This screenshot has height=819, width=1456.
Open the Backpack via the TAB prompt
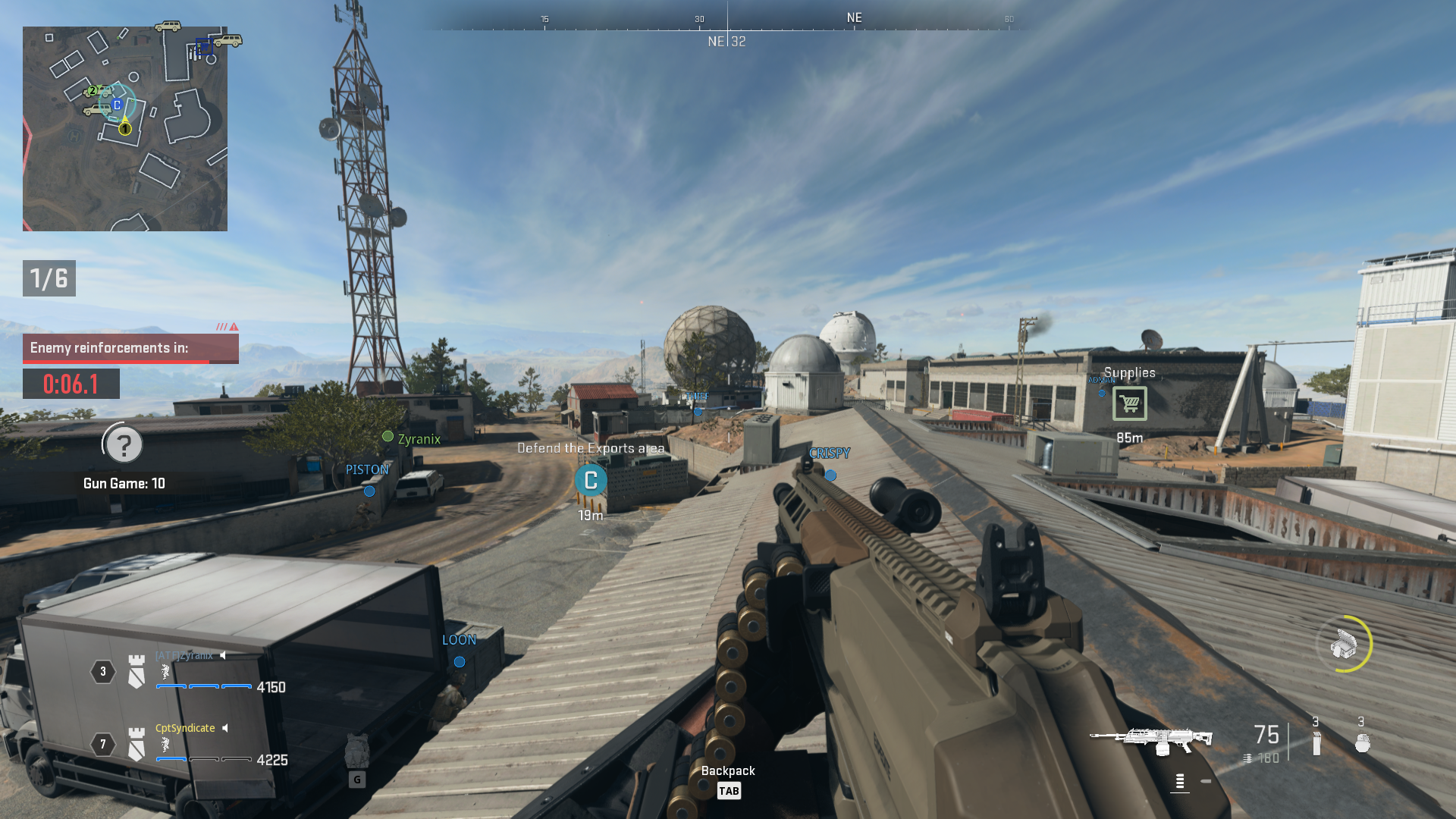pos(729,790)
